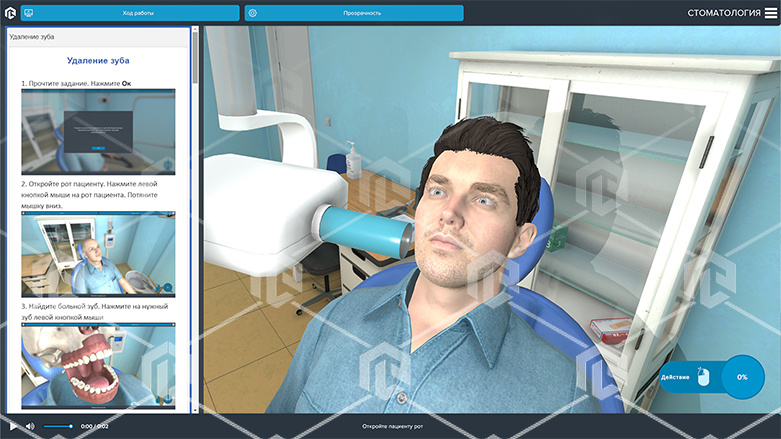This screenshot has width=781, height=439.
Task: Select the step 2 open-mouth thumbnail
Action: click(98, 254)
